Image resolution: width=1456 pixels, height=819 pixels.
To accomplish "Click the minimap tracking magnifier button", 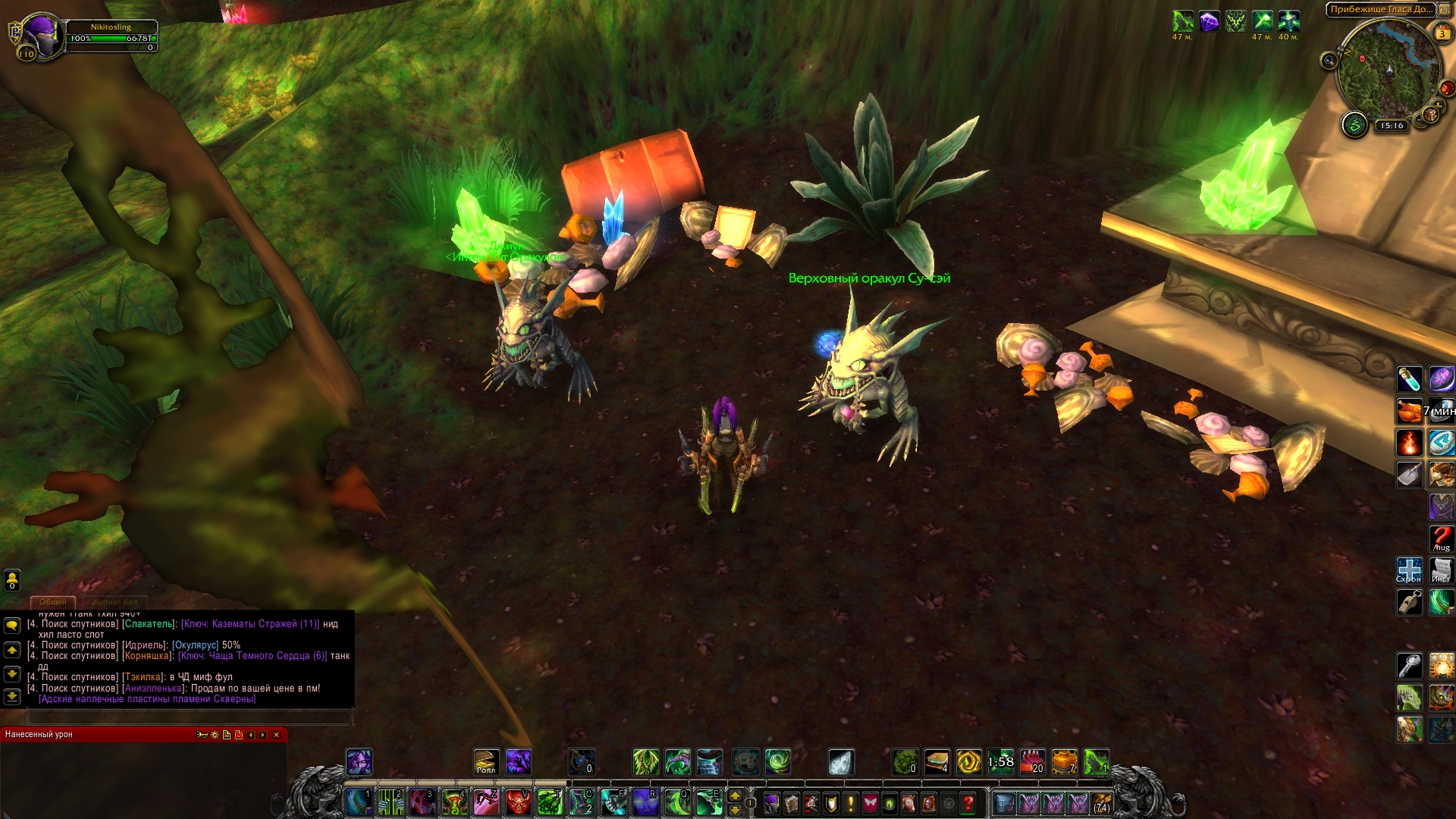I will coord(1329,61).
